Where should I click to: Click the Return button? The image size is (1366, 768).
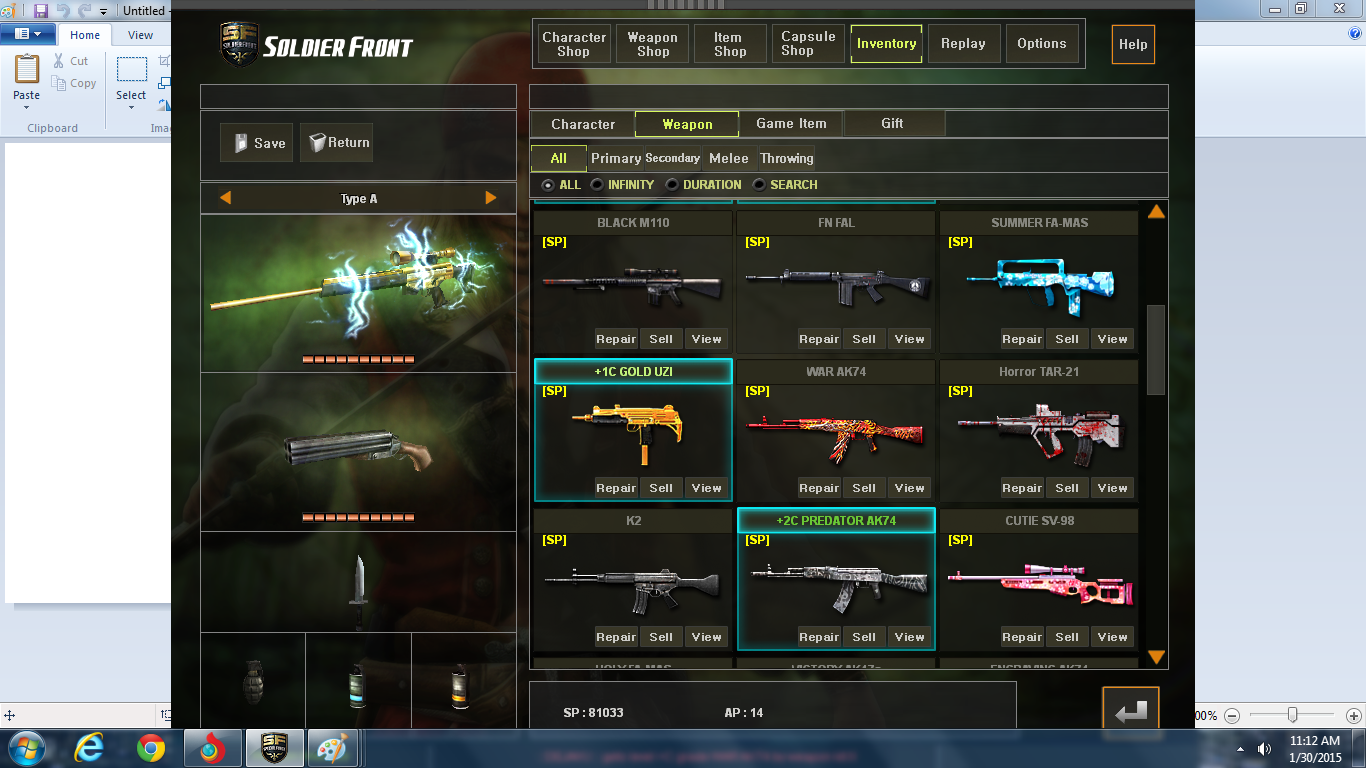click(337, 143)
